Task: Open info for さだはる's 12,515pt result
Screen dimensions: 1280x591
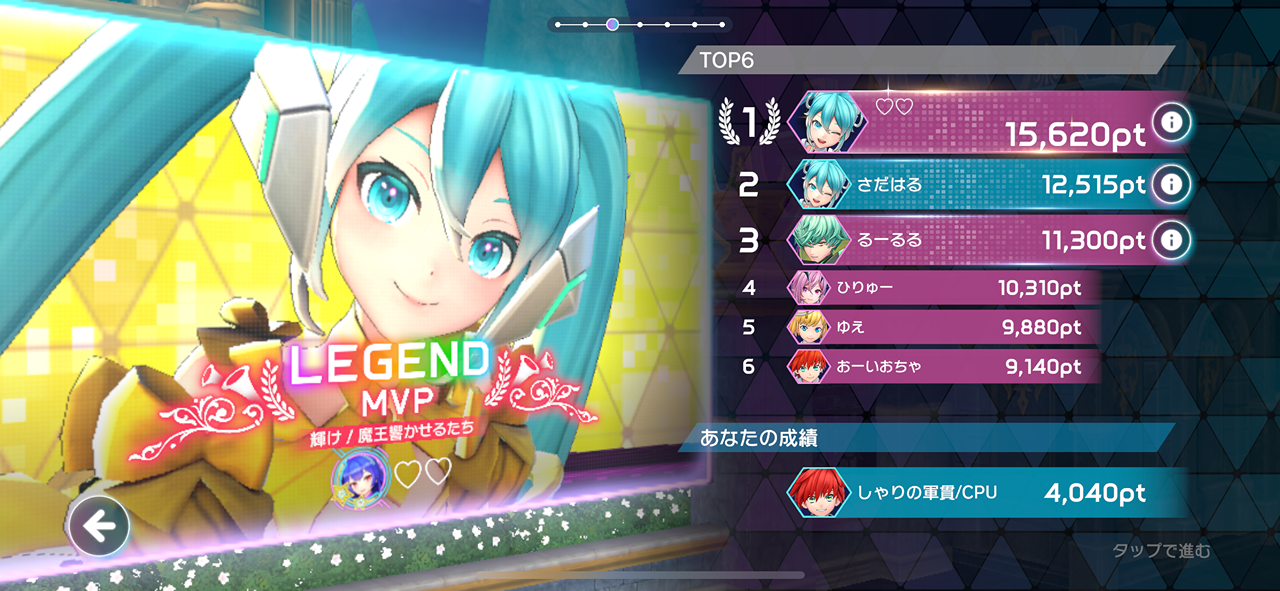Action: pyautogui.click(x=1170, y=184)
